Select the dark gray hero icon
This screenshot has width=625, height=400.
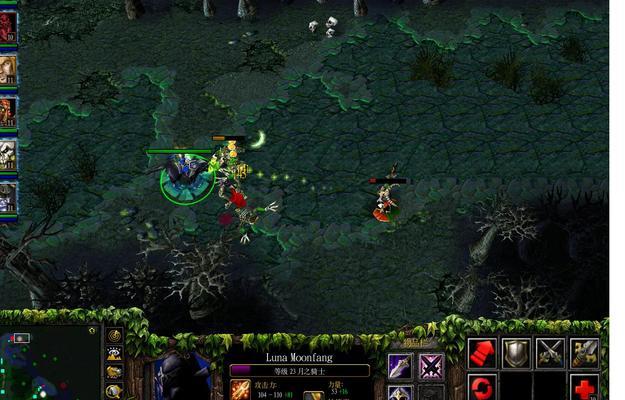click(8, 195)
